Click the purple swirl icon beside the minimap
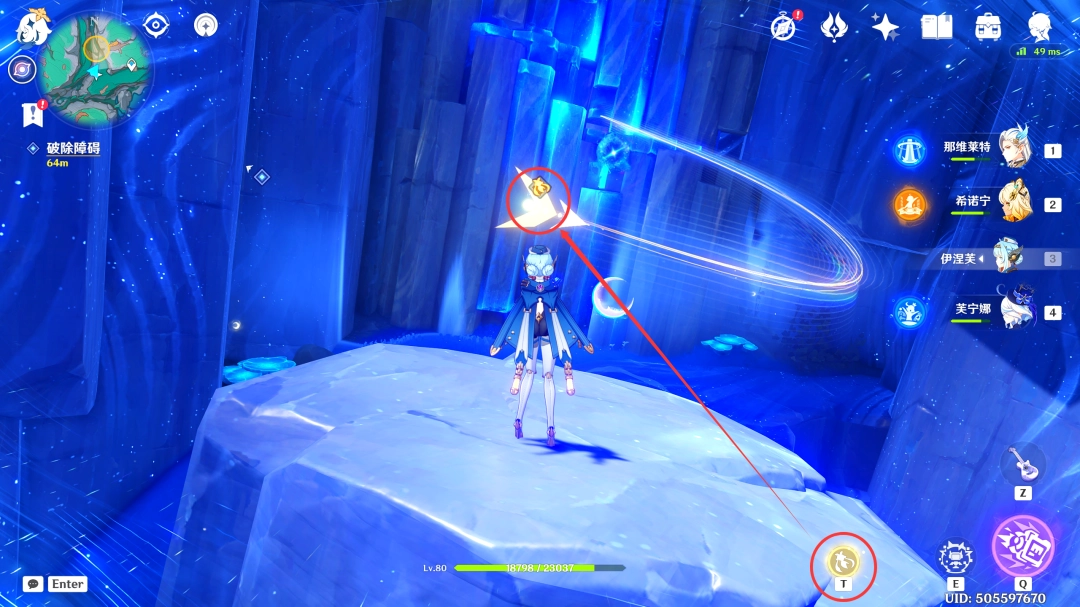The width and height of the screenshot is (1080, 607). tap(20, 70)
